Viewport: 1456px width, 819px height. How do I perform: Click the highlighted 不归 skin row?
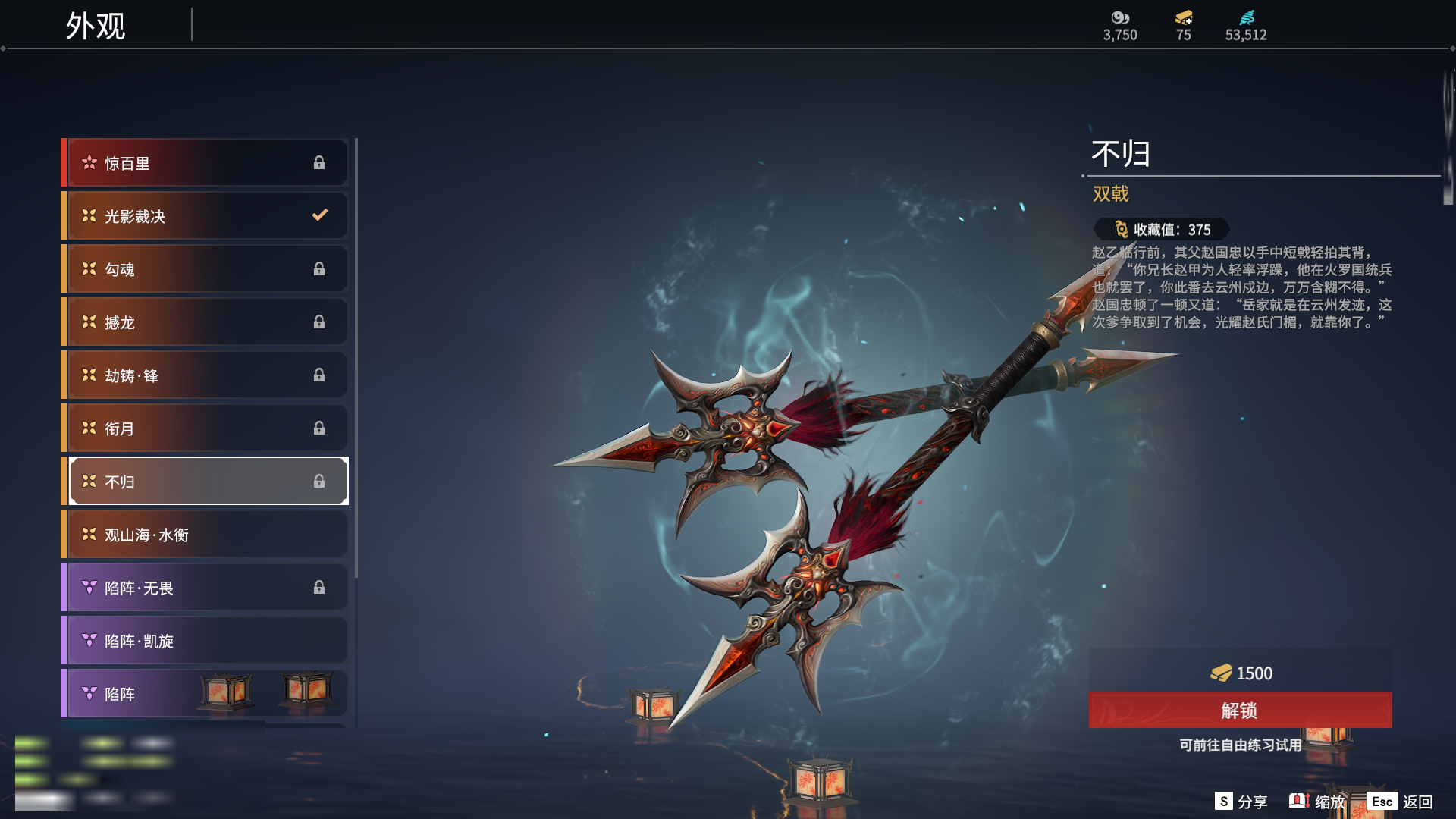tap(206, 482)
